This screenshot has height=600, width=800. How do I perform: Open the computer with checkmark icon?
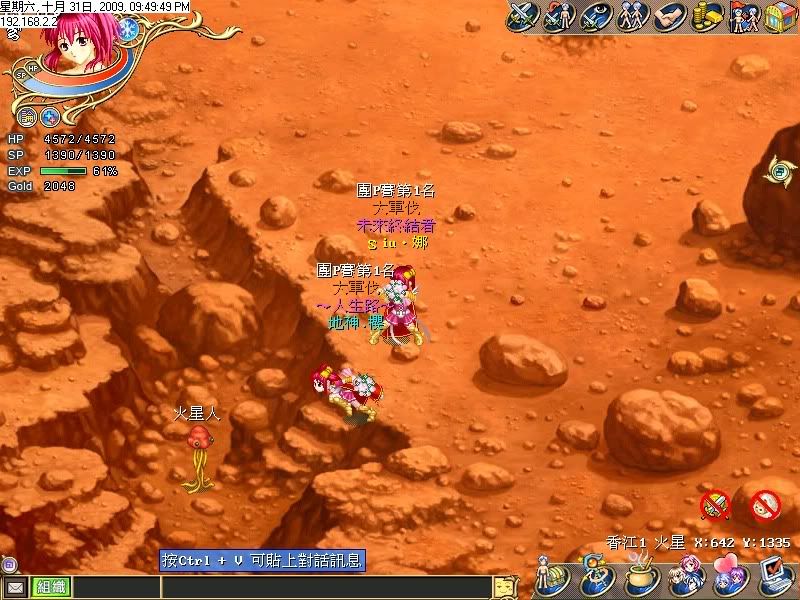tap(771, 575)
